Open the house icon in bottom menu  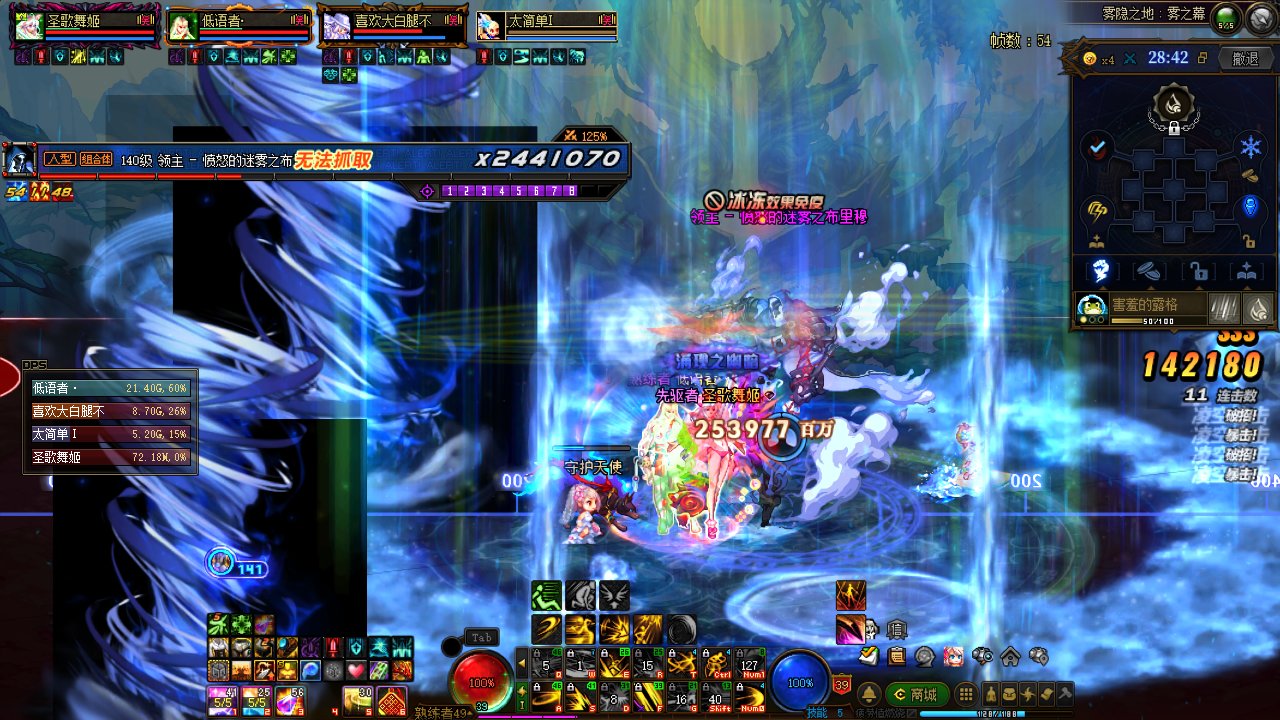point(1010,656)
